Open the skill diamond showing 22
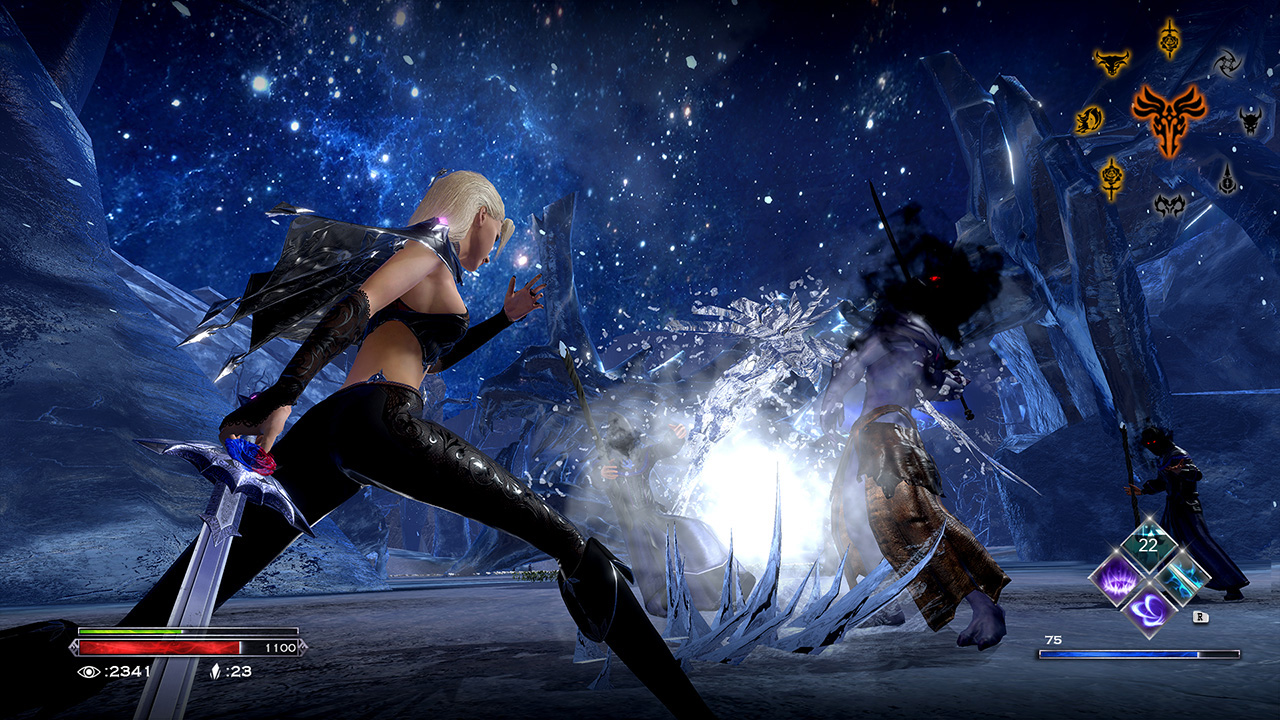The width and height of the screenshot is (1280, 720). pos(1148,543)
